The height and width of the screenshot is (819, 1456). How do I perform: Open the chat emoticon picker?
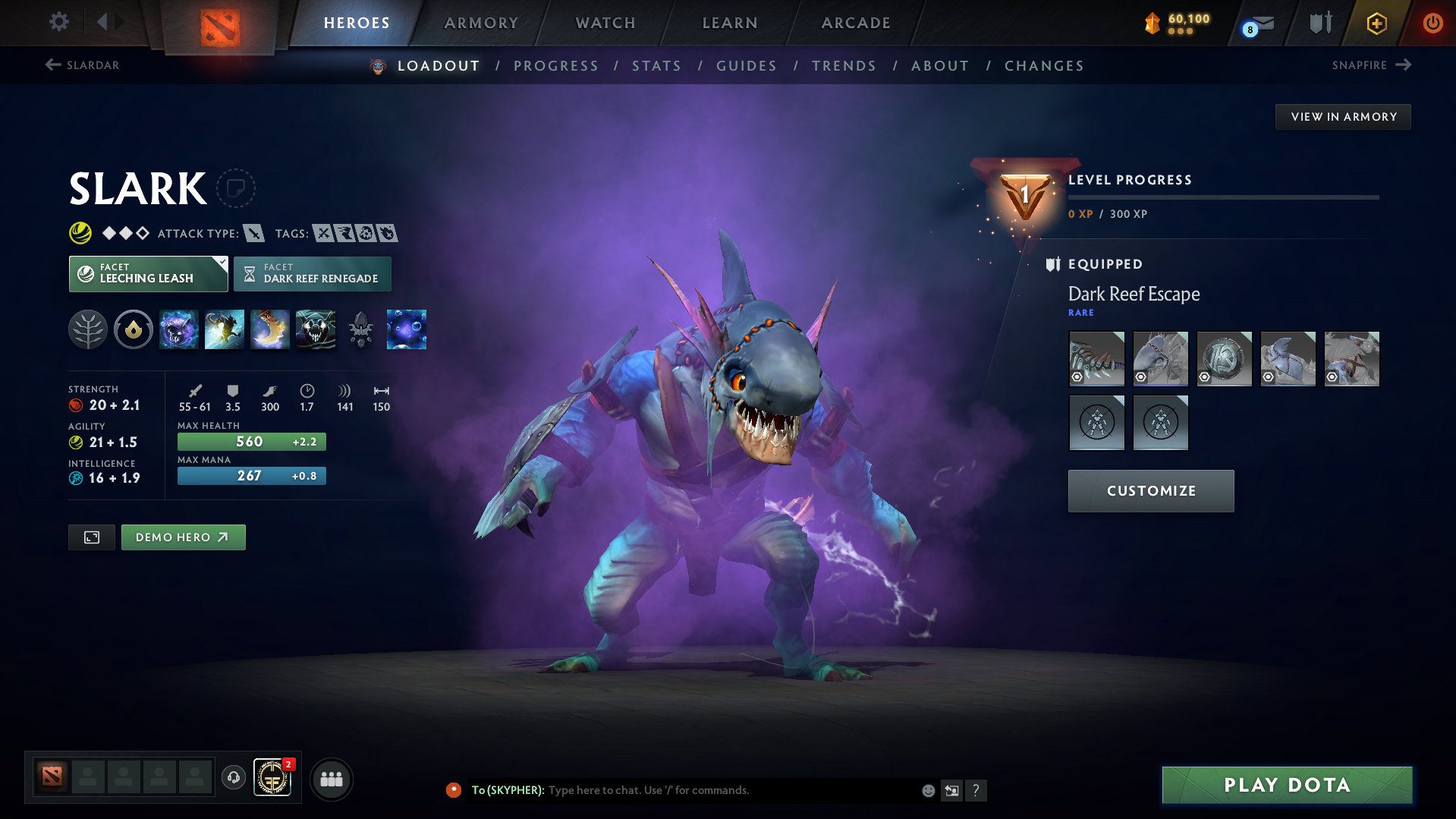click(x=928, y=790)
